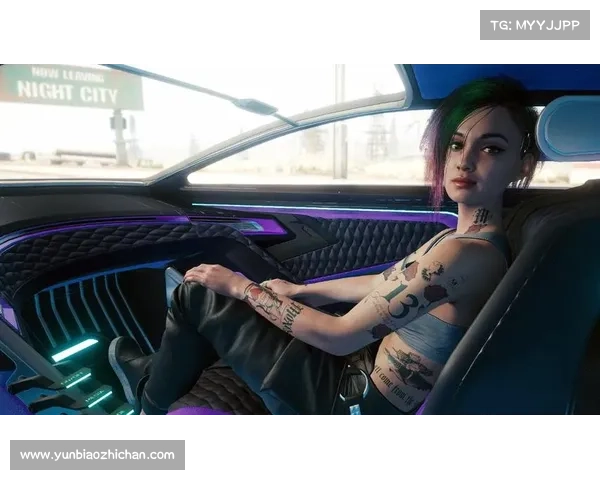Click the TG: MYYJJPP contact label
600x480 pixels.
click(535, 25)
